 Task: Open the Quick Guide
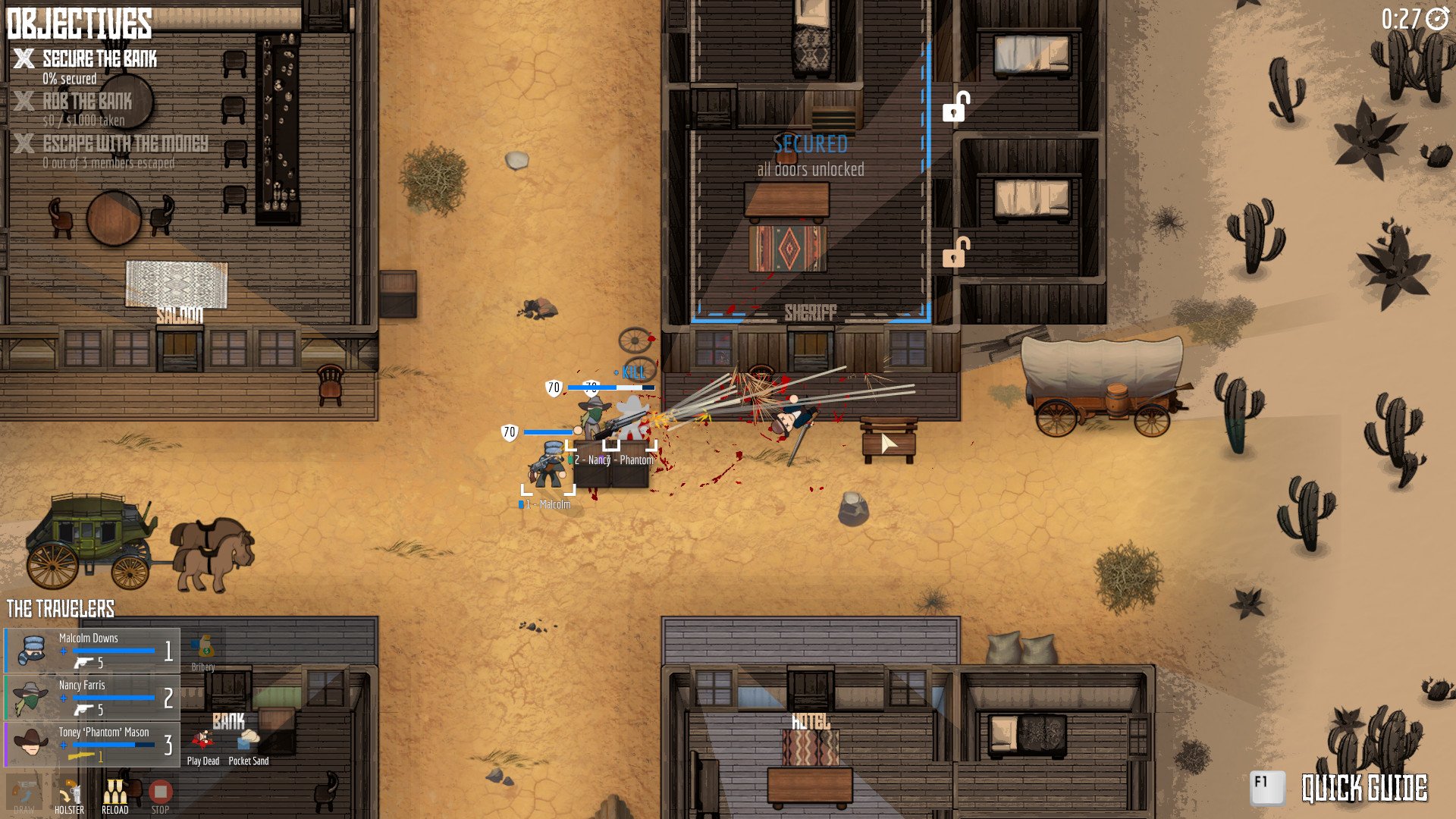tap(1340, 788)
